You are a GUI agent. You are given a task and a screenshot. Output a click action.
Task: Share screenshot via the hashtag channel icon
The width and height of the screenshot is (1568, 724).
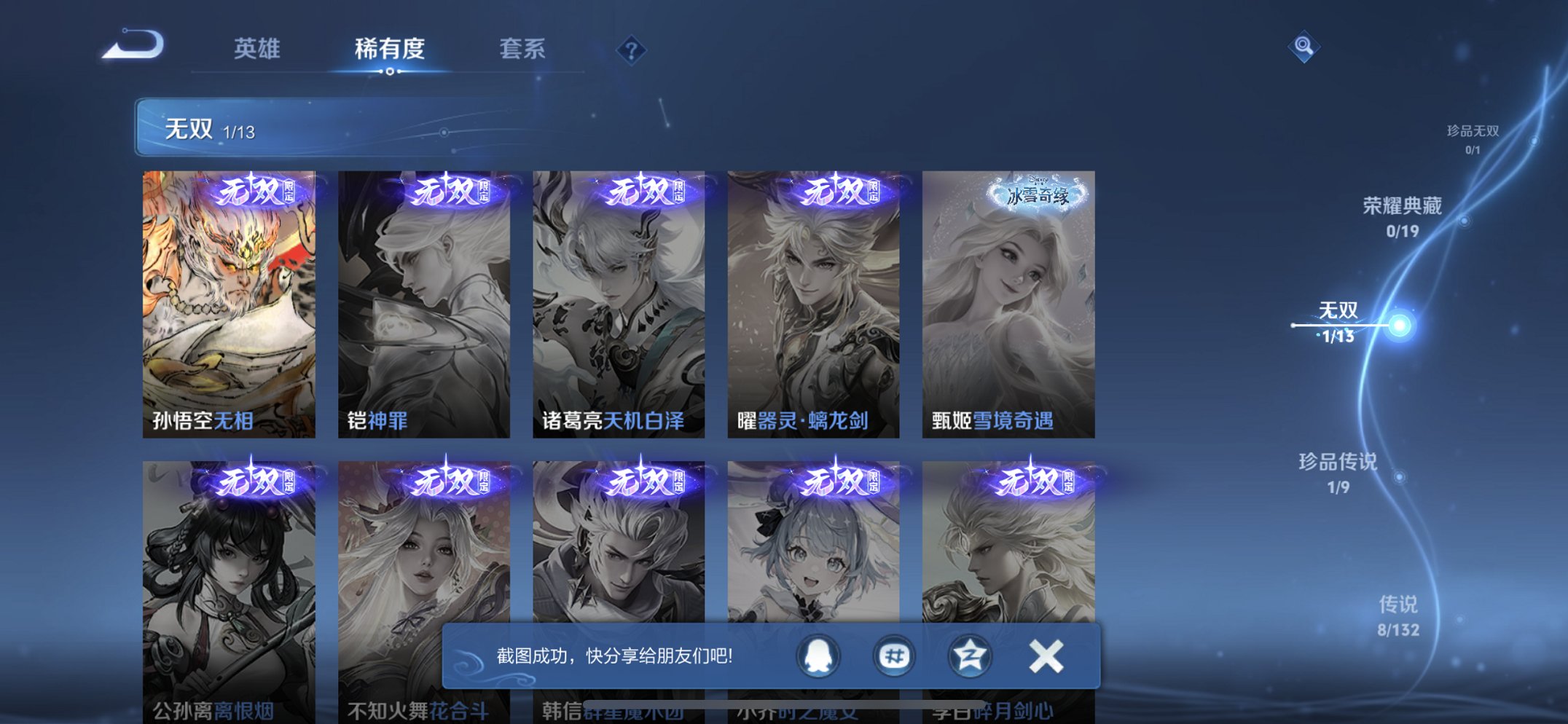tap(893, 656)
